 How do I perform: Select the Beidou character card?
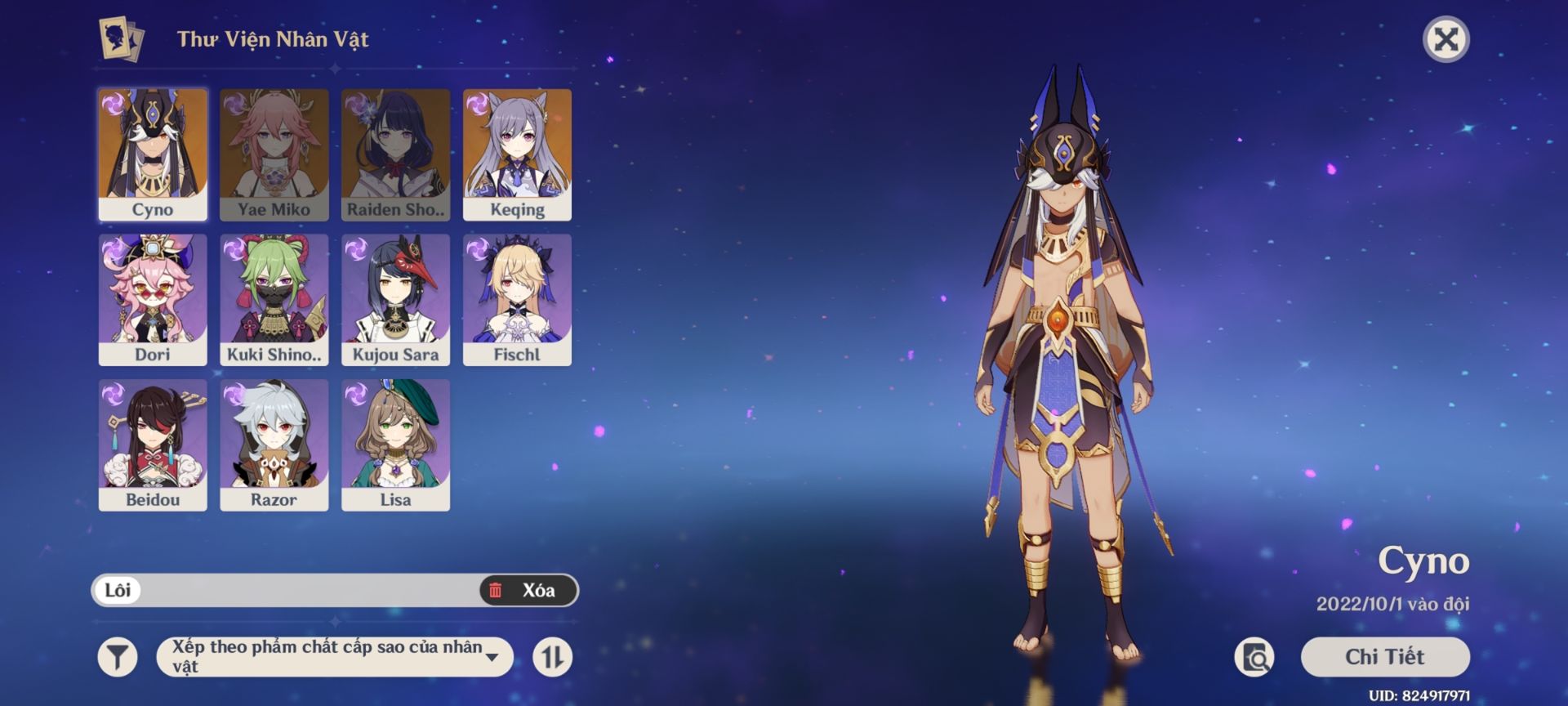153,445
